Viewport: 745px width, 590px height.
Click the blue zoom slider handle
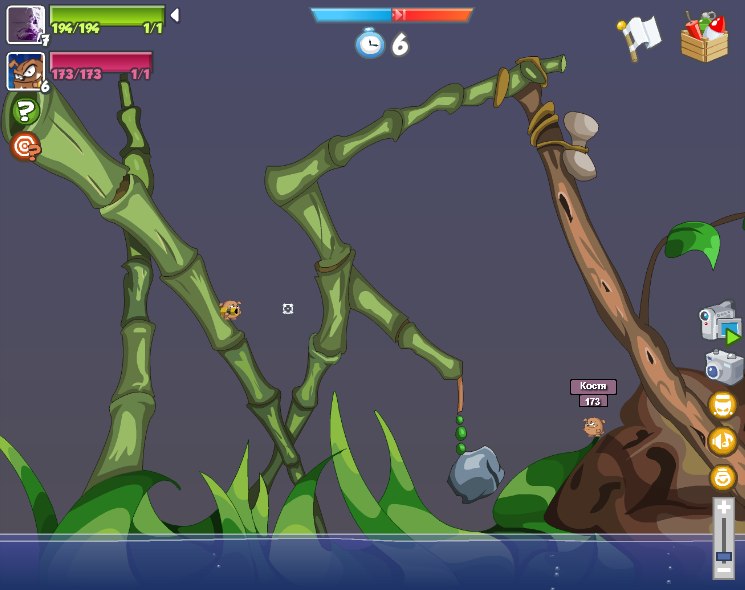tap(723, 556)
